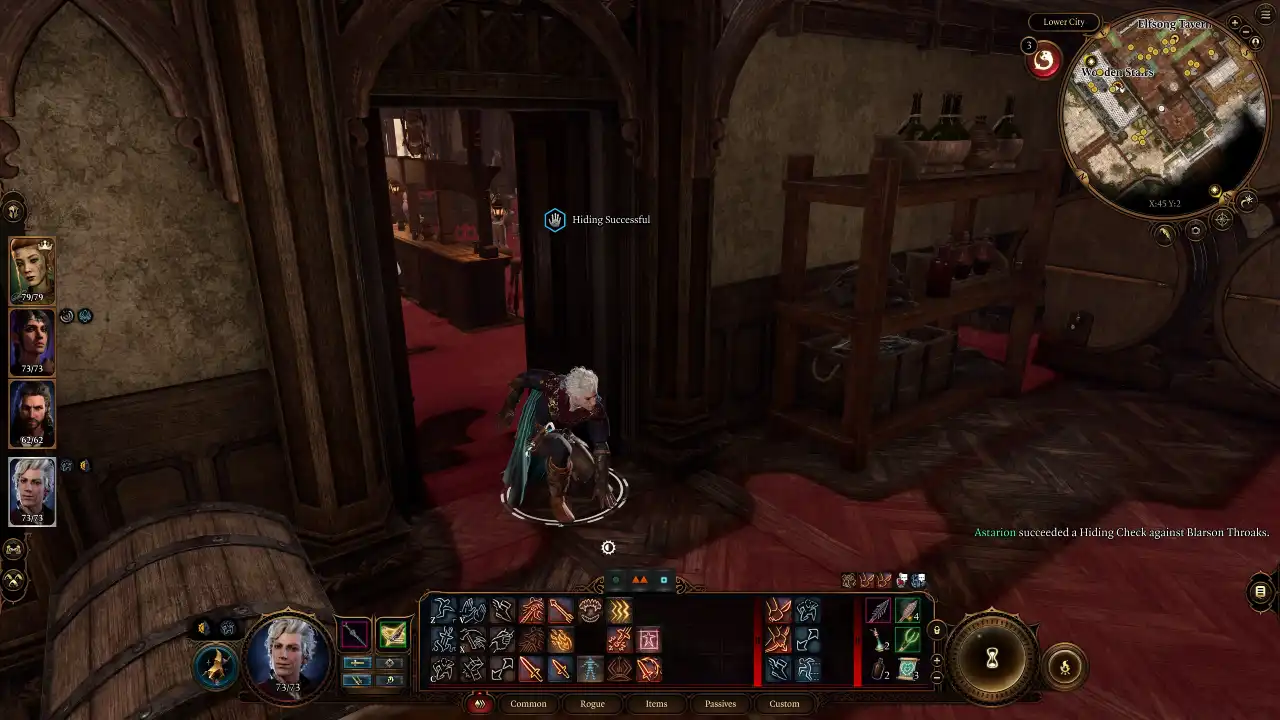Viewport: 1280px width, 720px height.
Task: Lock the hotbar with the padlock
Action: tap(937, 630)
